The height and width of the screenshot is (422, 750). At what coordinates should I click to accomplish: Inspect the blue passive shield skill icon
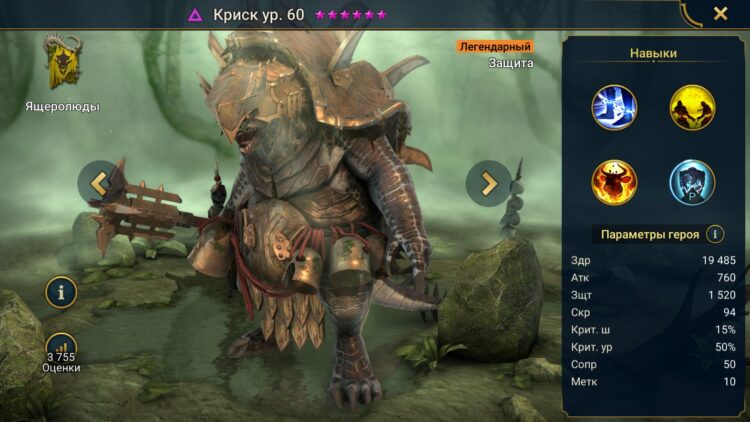(691, 181)
